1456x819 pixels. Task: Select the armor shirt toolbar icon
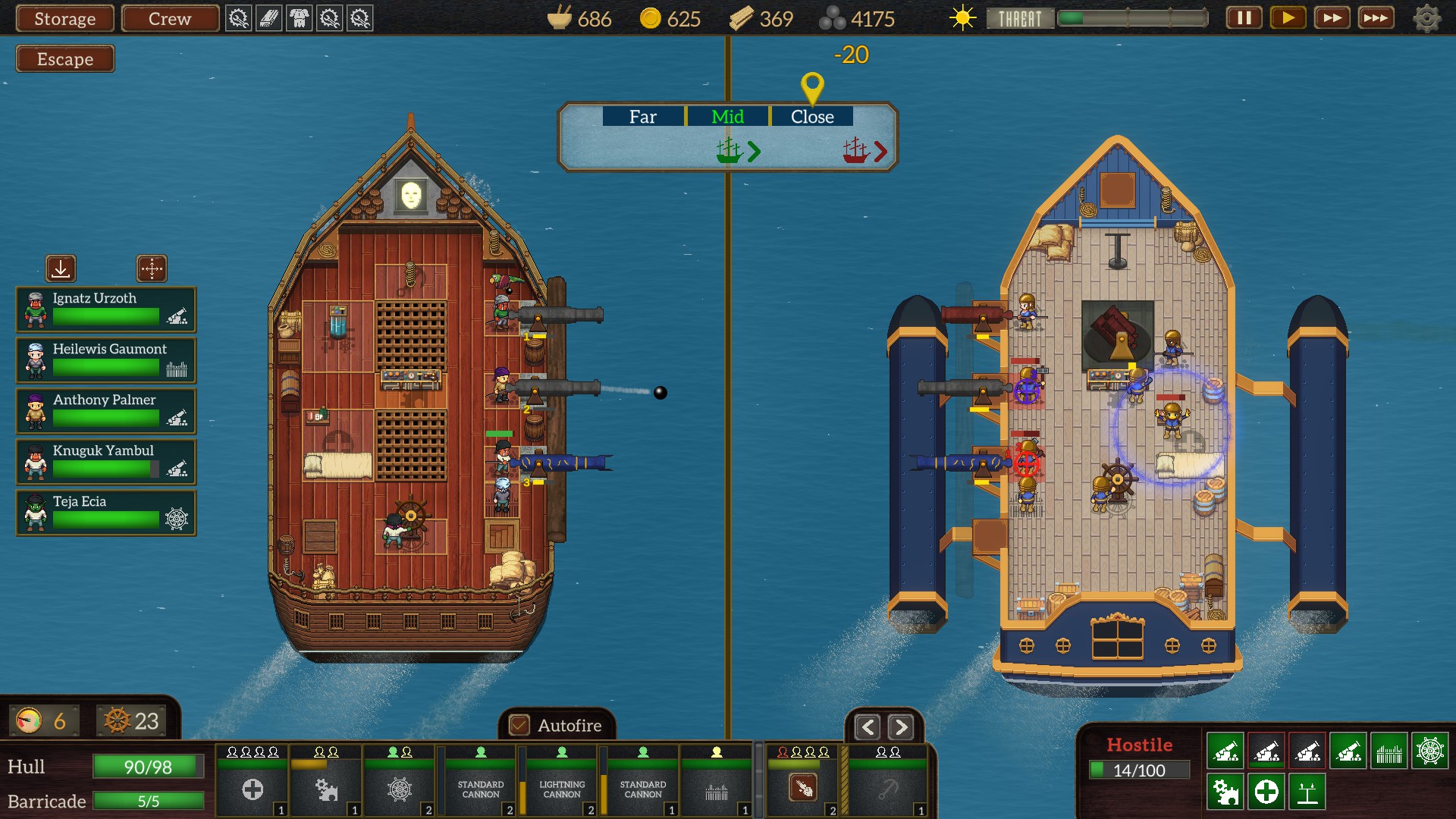[300, 18]
